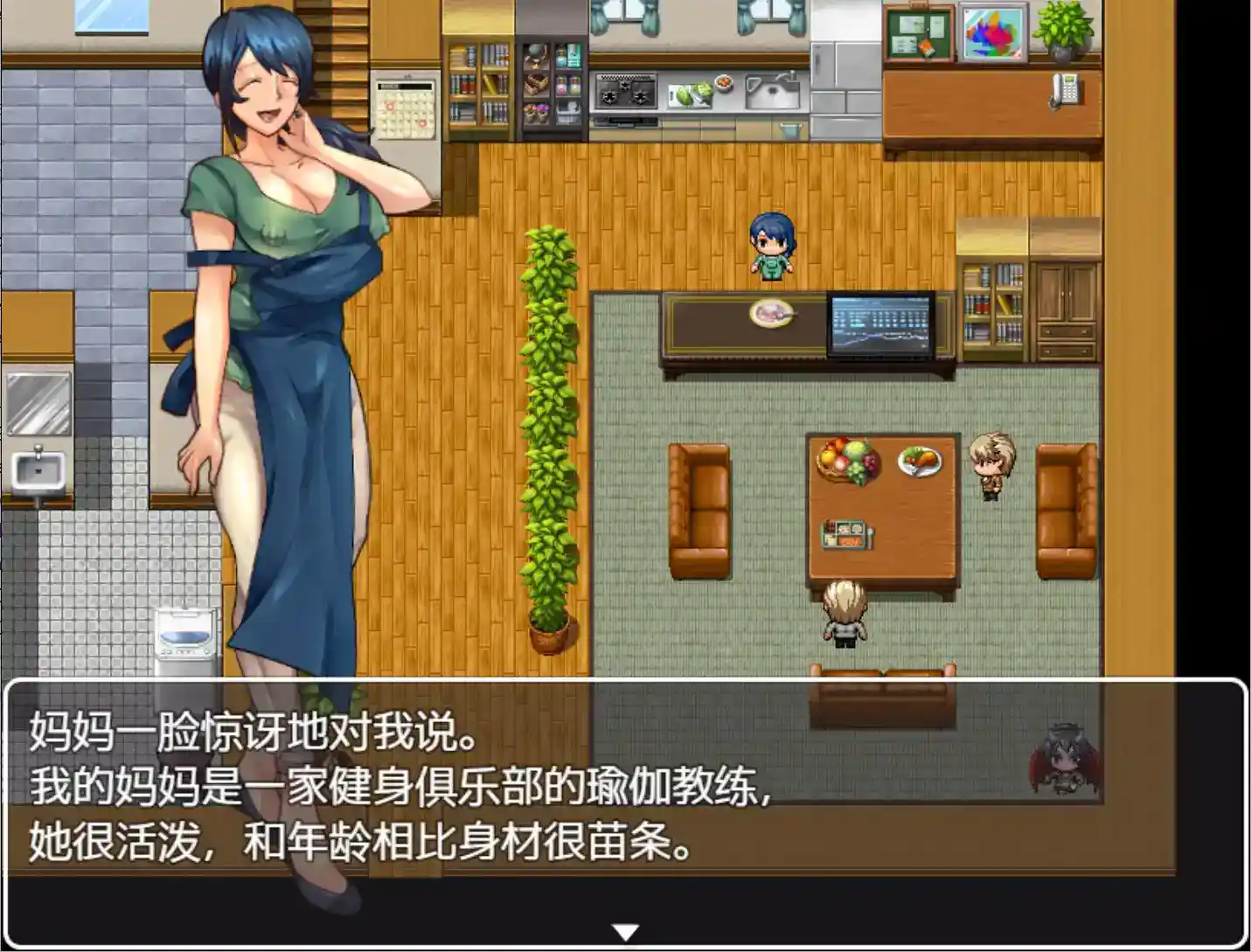The height and width of the screenshot is (952, 1251).
Task: Click the blue-haired child sprite near the TV
Action: tap(771, 247)
